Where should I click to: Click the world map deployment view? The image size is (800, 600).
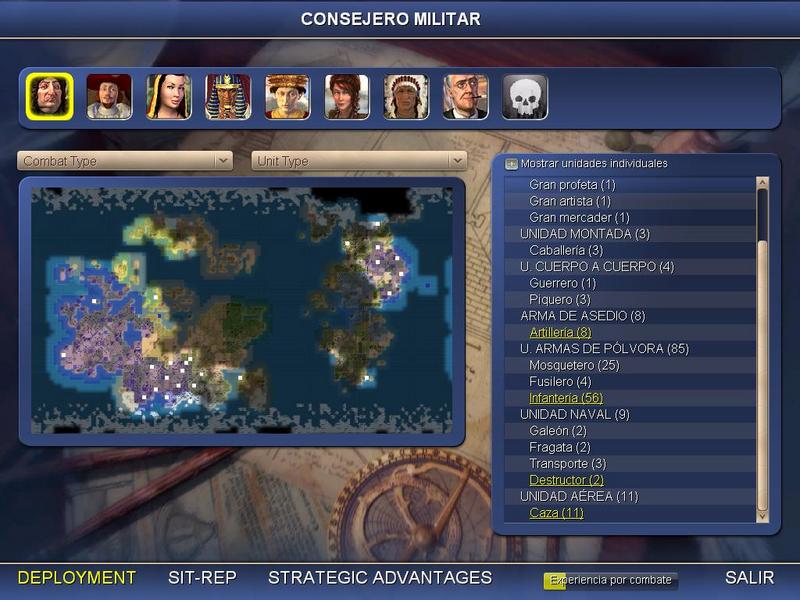[242, 310]
